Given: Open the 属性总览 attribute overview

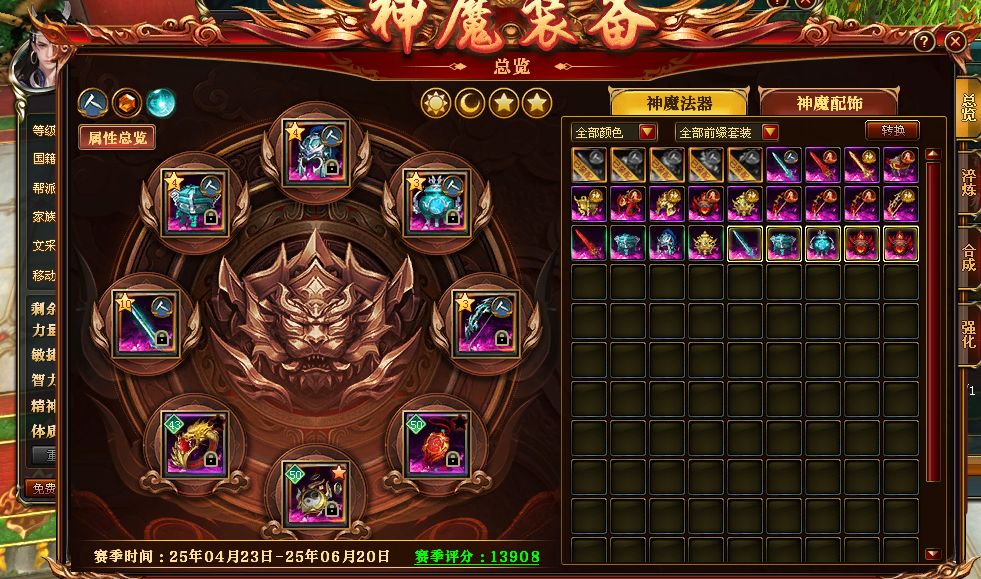Looking at the screenshot, I should (x=117, y=138).
